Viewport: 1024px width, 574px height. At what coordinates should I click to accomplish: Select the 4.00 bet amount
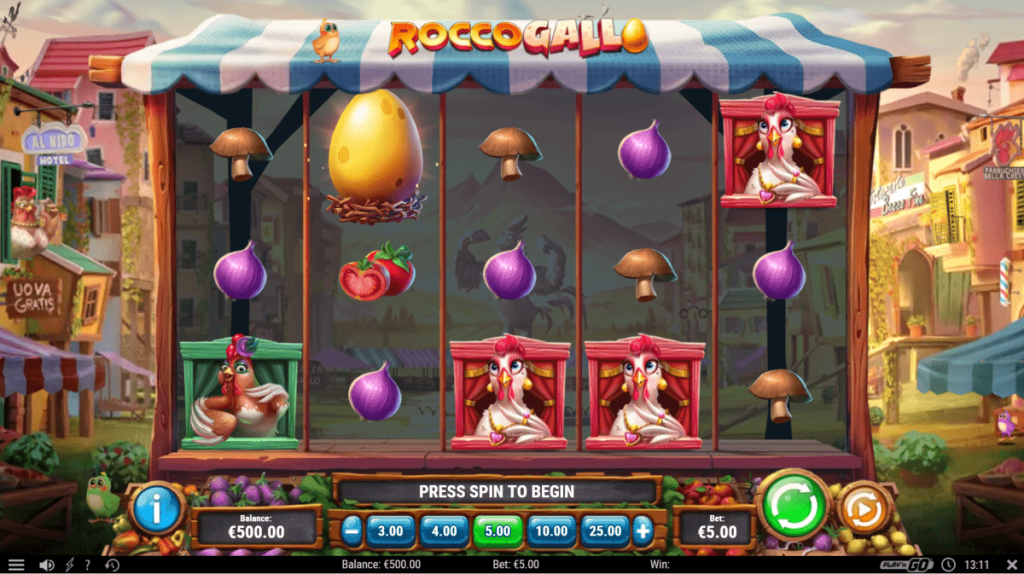tap(444, 530)
